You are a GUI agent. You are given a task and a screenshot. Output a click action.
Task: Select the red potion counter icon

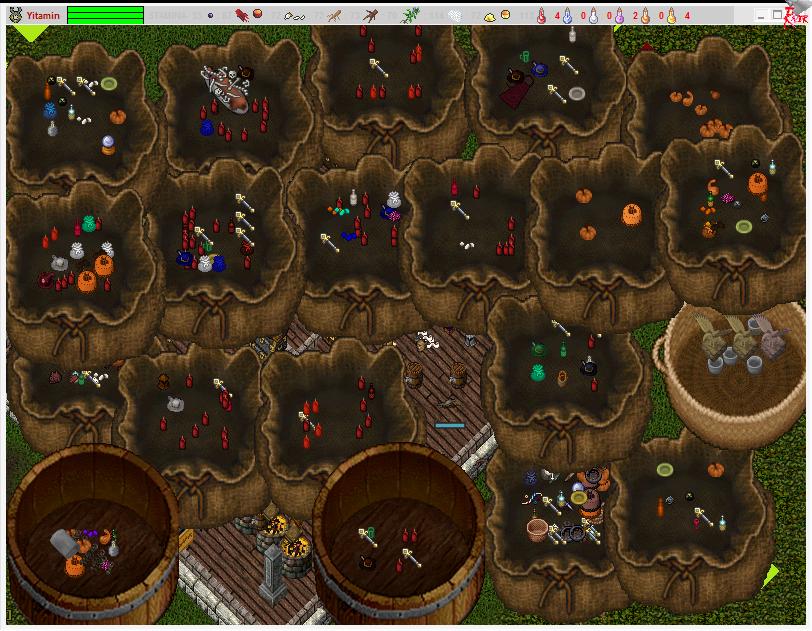541,15
